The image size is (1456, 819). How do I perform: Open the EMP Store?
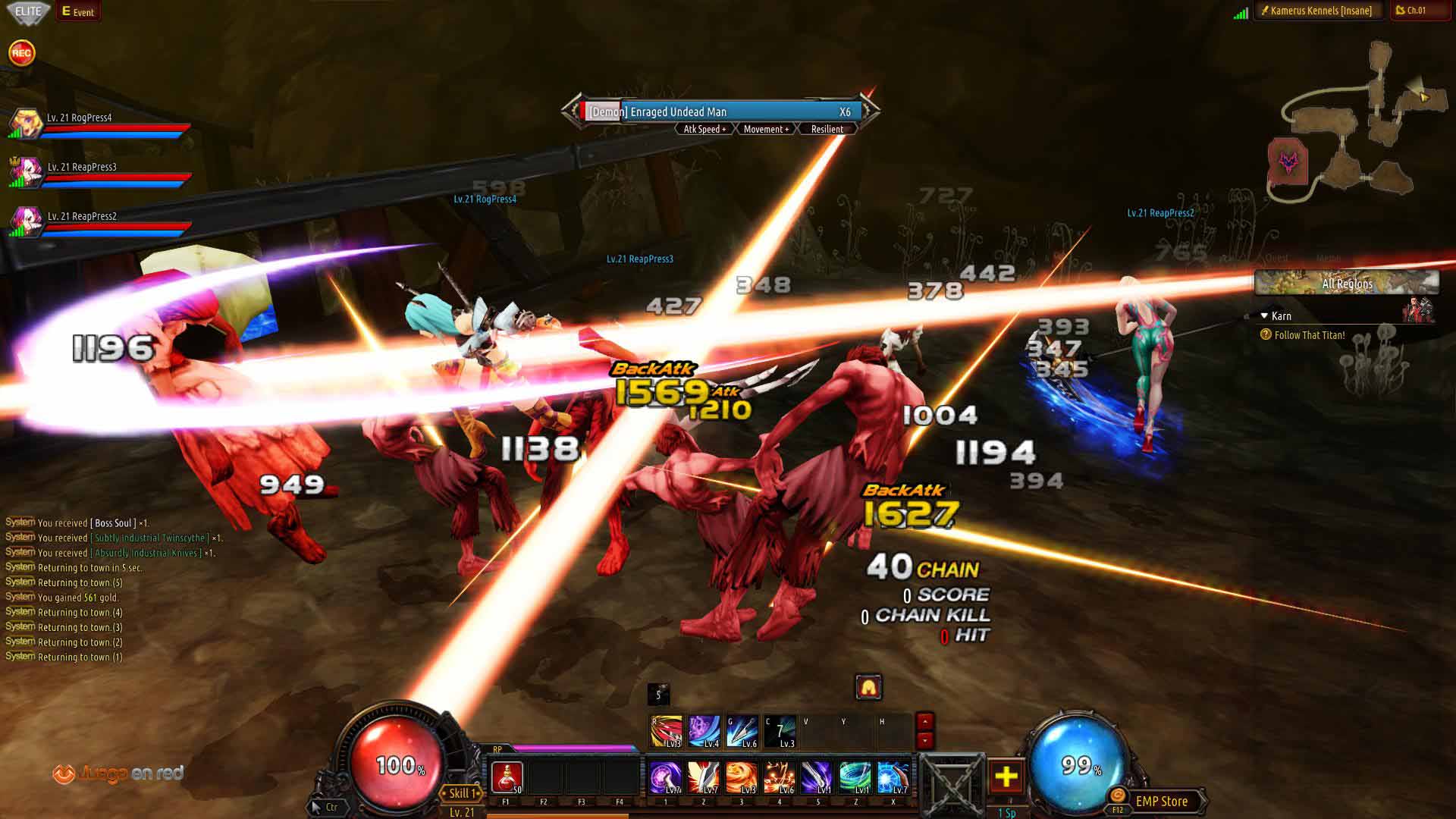point(1161,801)
